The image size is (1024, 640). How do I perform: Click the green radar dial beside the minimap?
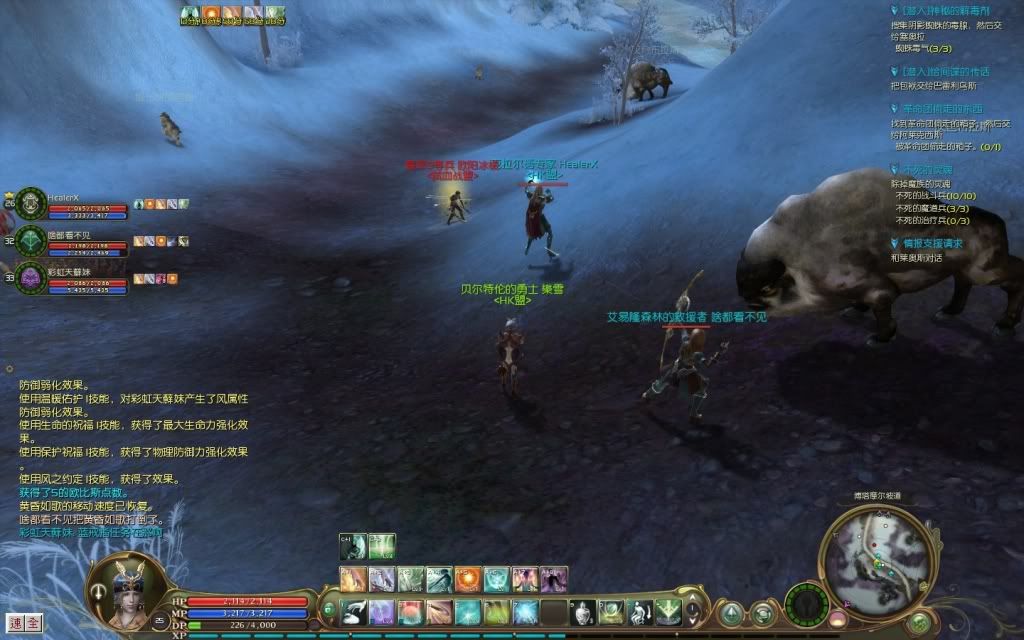806,606
